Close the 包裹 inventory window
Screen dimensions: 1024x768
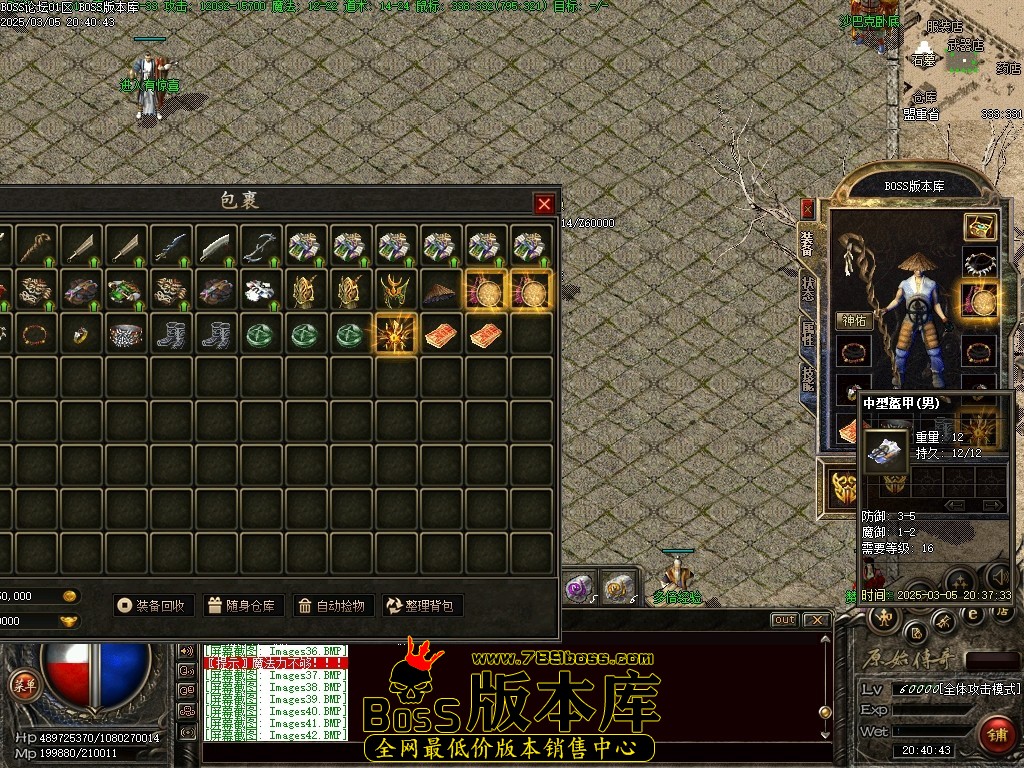544,204
